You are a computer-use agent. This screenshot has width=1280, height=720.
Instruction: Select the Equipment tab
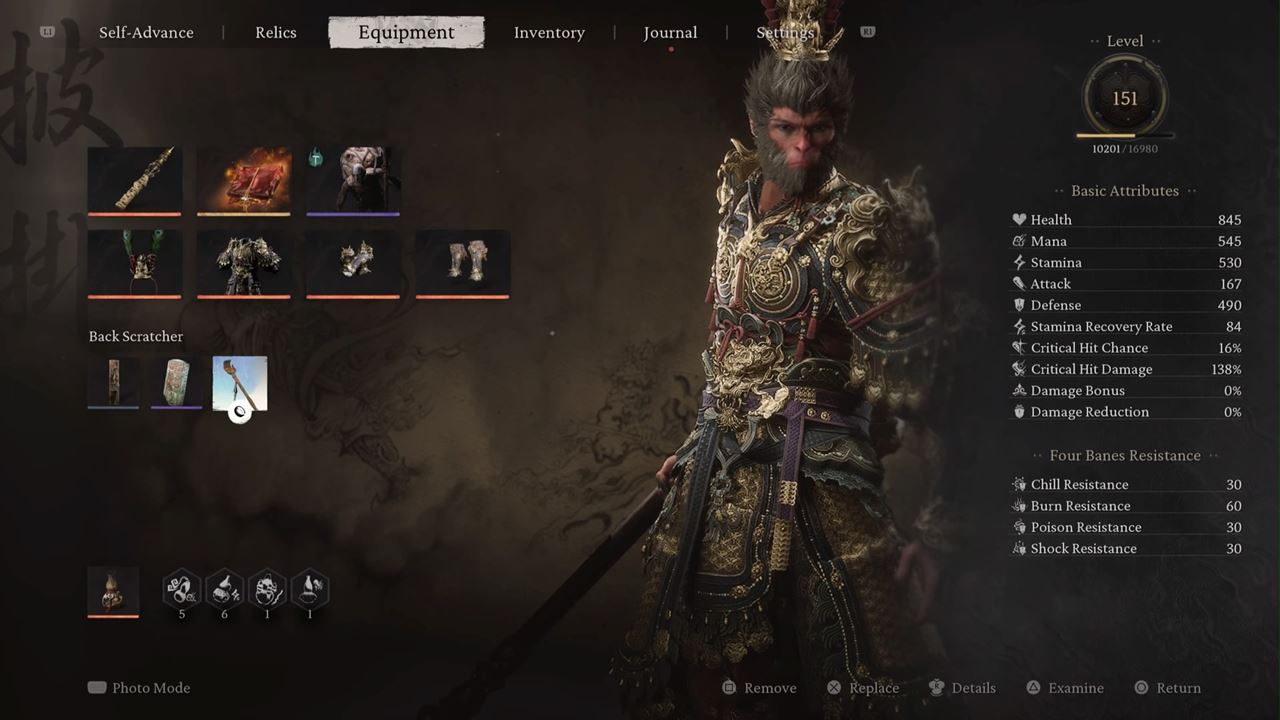tap(406, 33)
